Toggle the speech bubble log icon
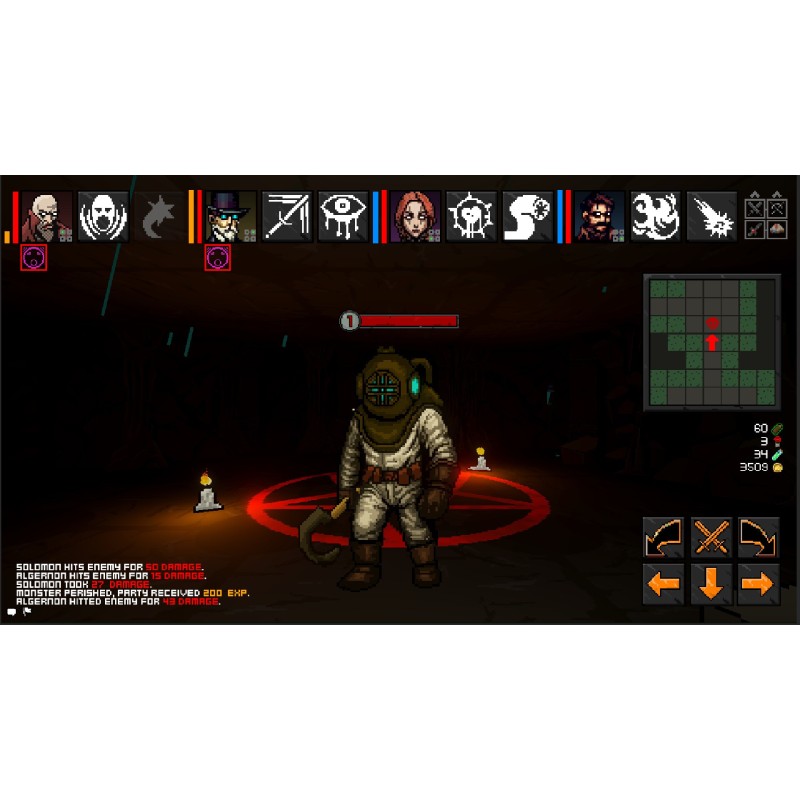The image size is (800, 800). pyautogui.click(x=12, y=611)
